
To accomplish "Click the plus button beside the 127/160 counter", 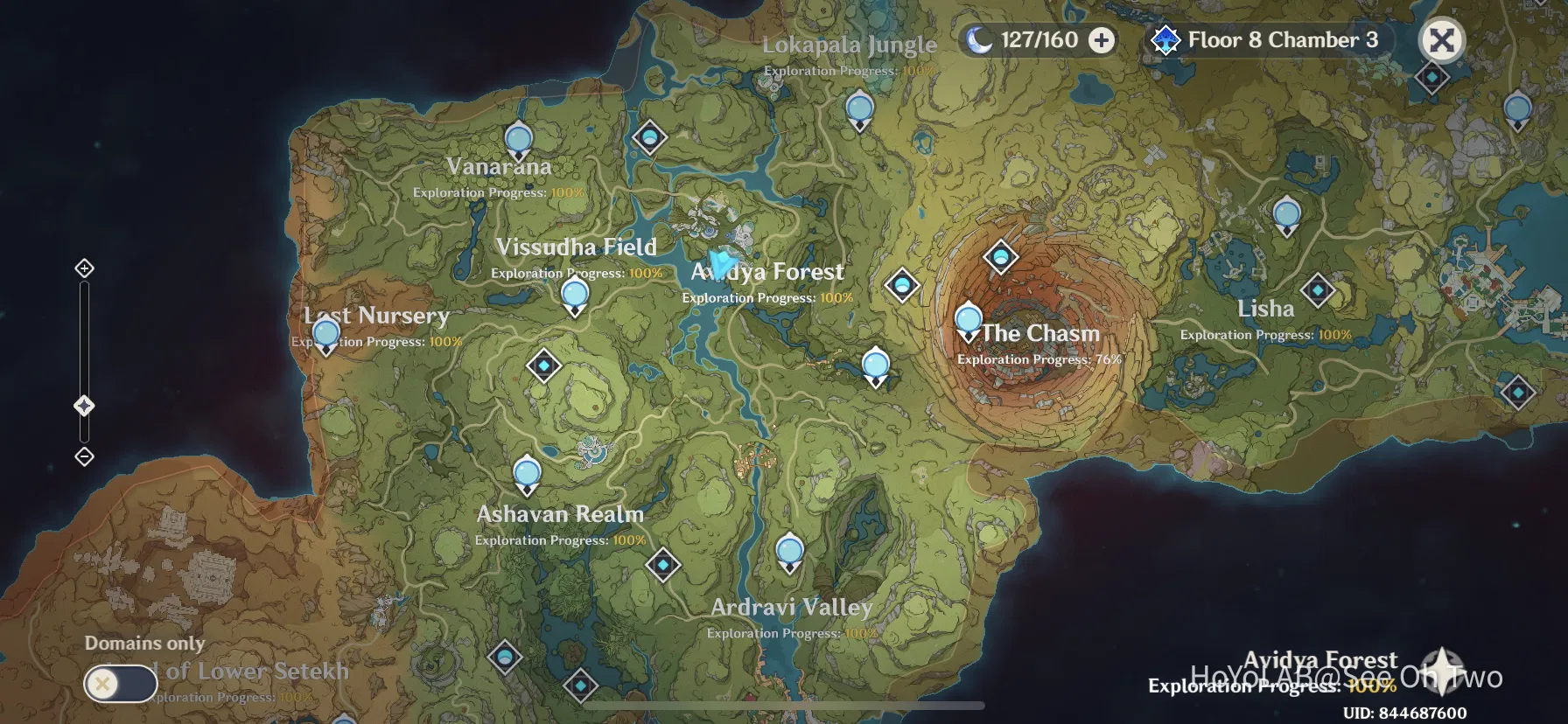I will (x=1100, y=39).
